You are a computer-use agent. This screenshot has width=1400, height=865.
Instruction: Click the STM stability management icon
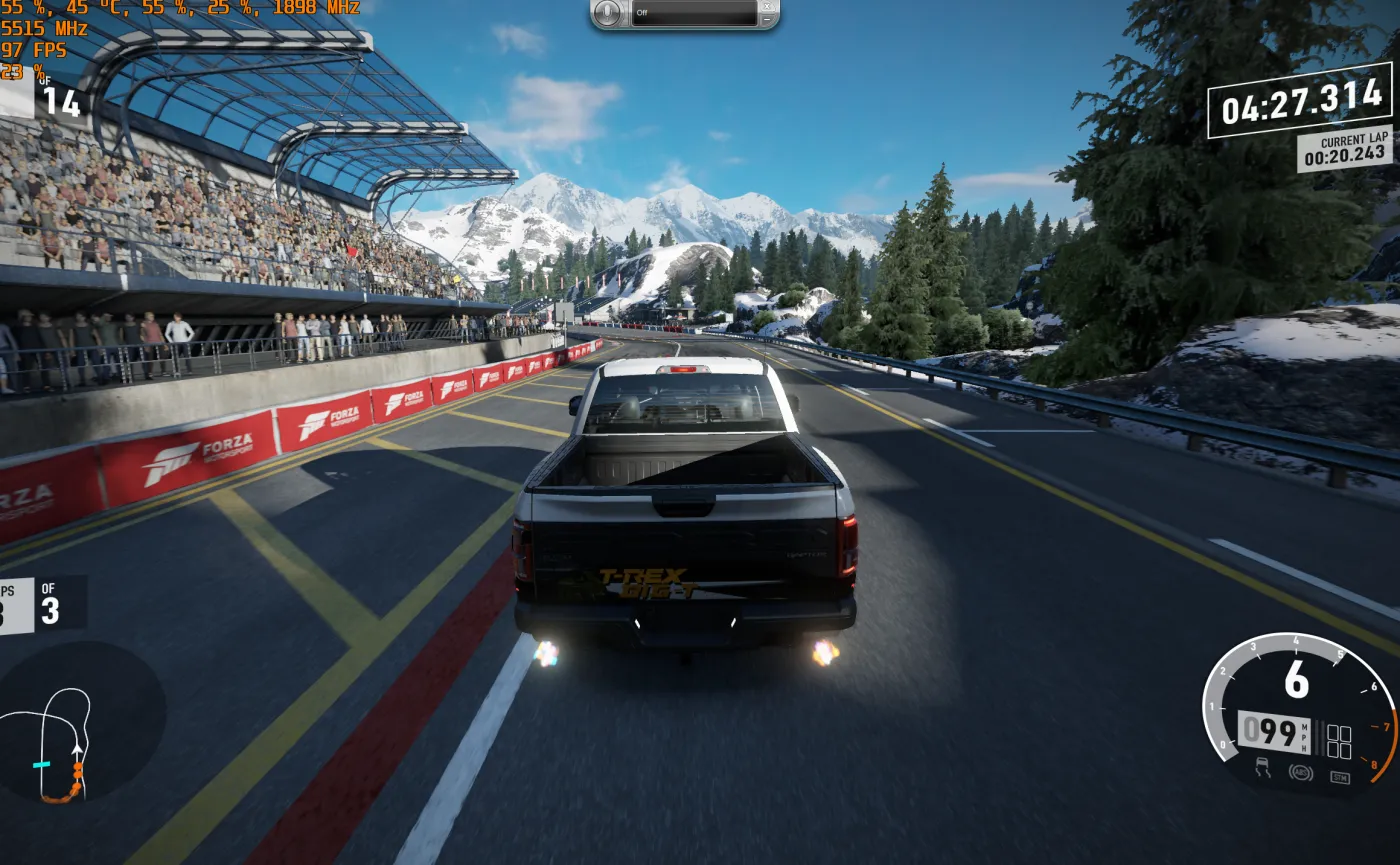[1341, 777]
